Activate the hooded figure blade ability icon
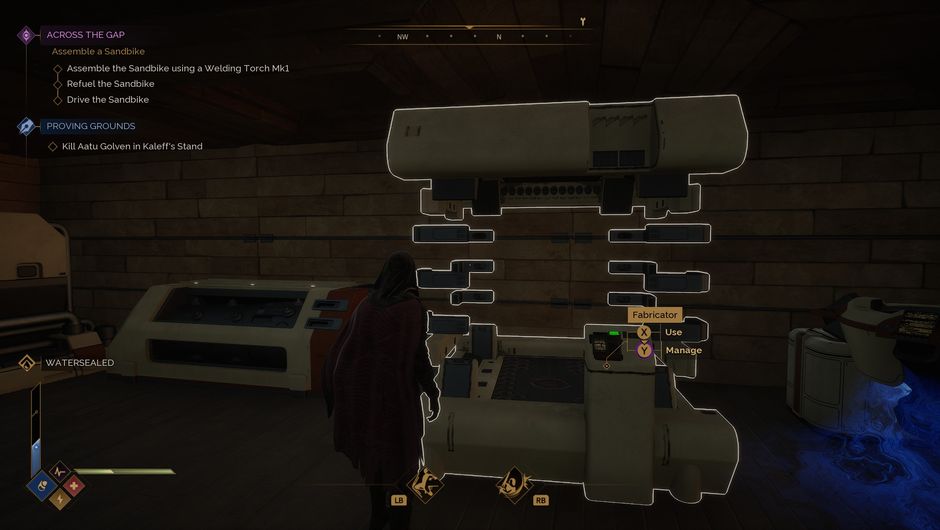The image size is (940, 530). click(x=513, y=483)
